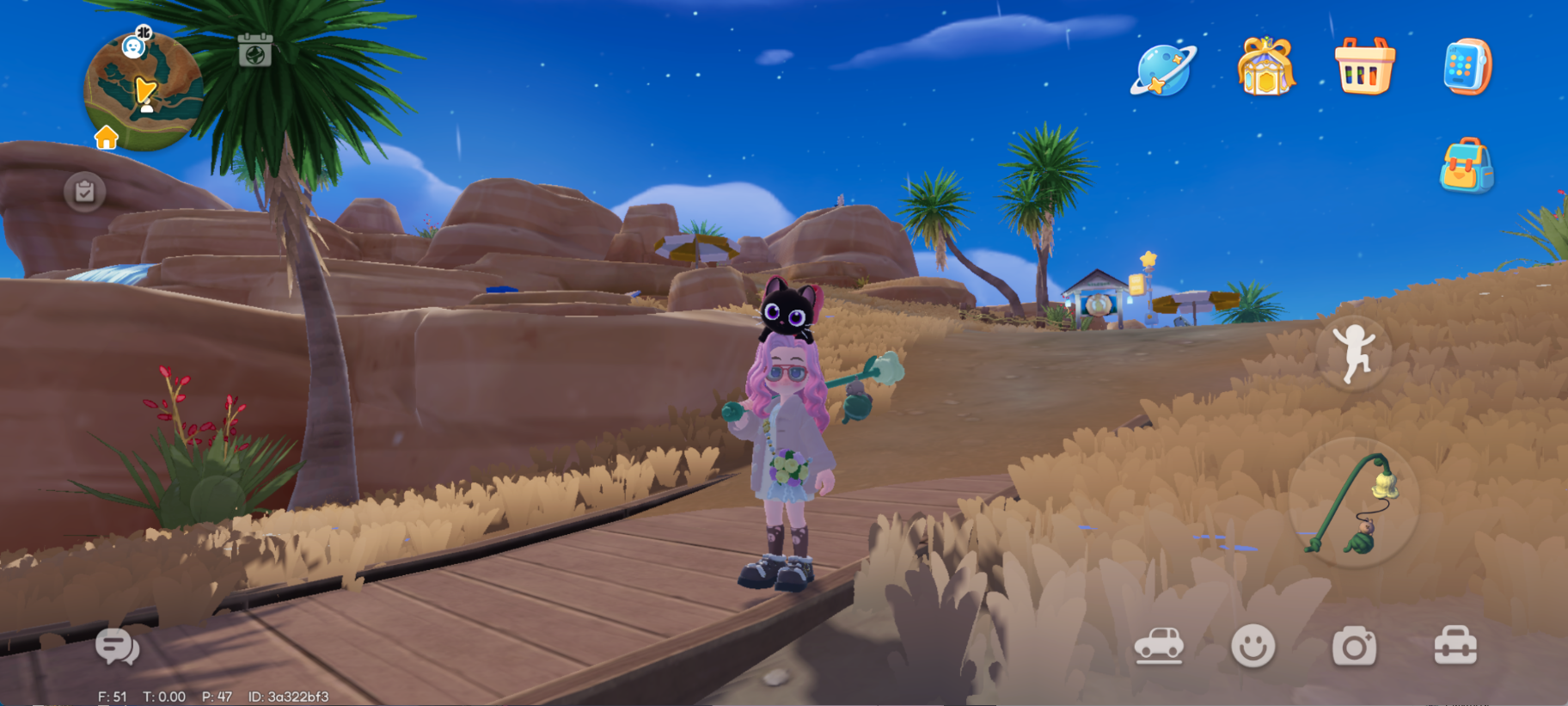Use the bug net tool button
The width and height of the screenshot is (1568, 706).
(1353, 503)
